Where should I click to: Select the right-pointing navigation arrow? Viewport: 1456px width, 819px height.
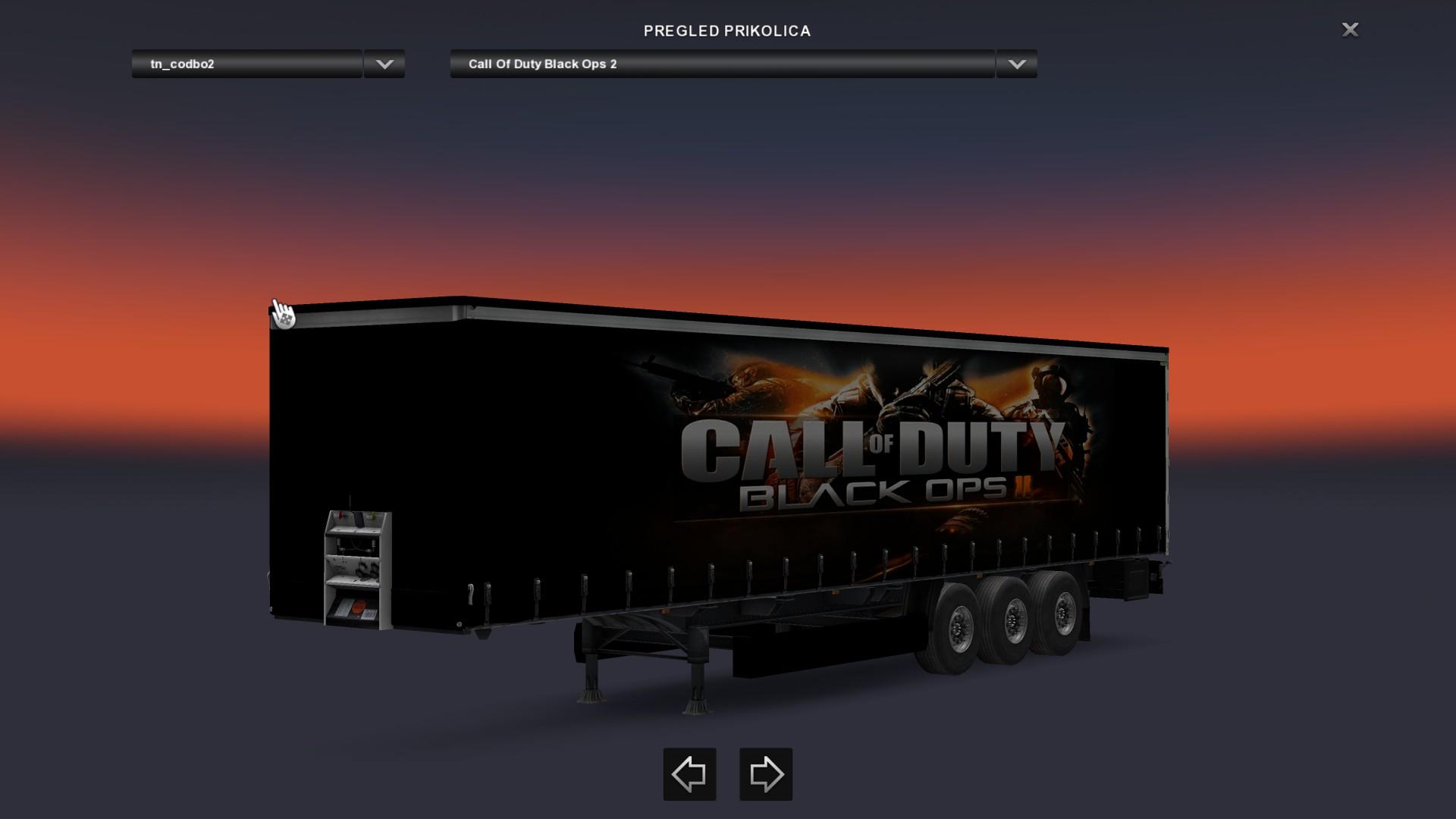coord(766,773)
